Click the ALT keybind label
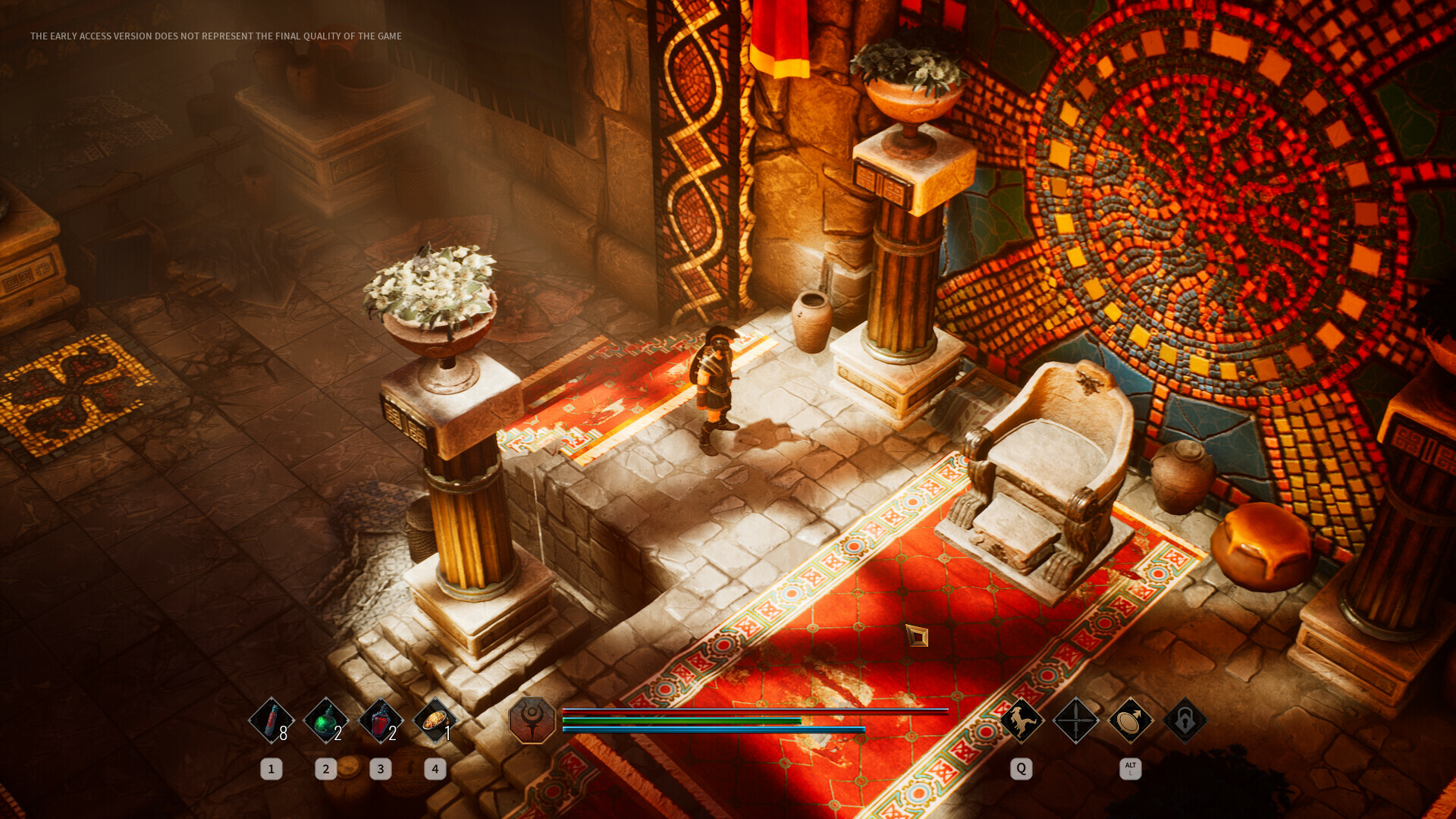This screenshot has width=1456, height=819. [x=1129, y=767]
